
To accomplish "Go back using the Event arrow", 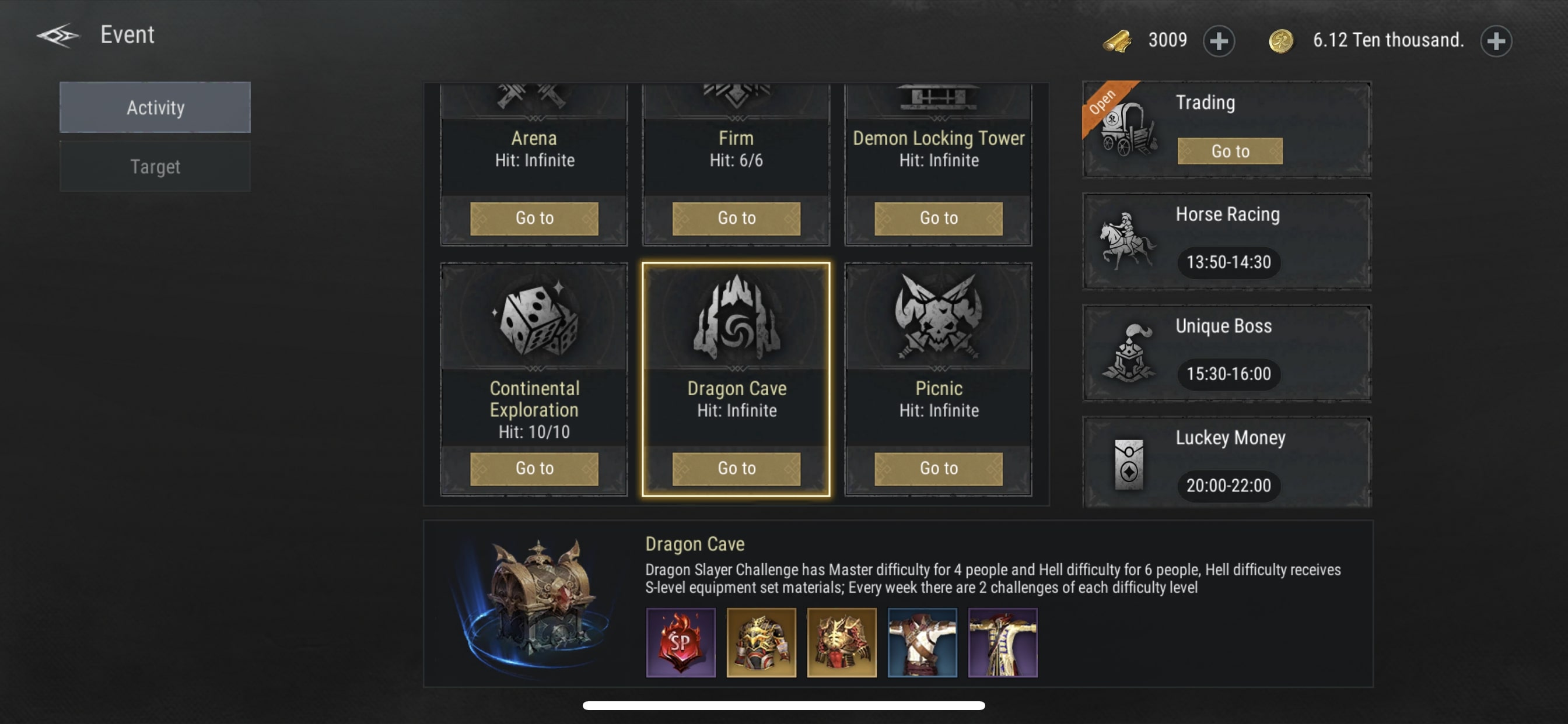I will coord(58,36).
